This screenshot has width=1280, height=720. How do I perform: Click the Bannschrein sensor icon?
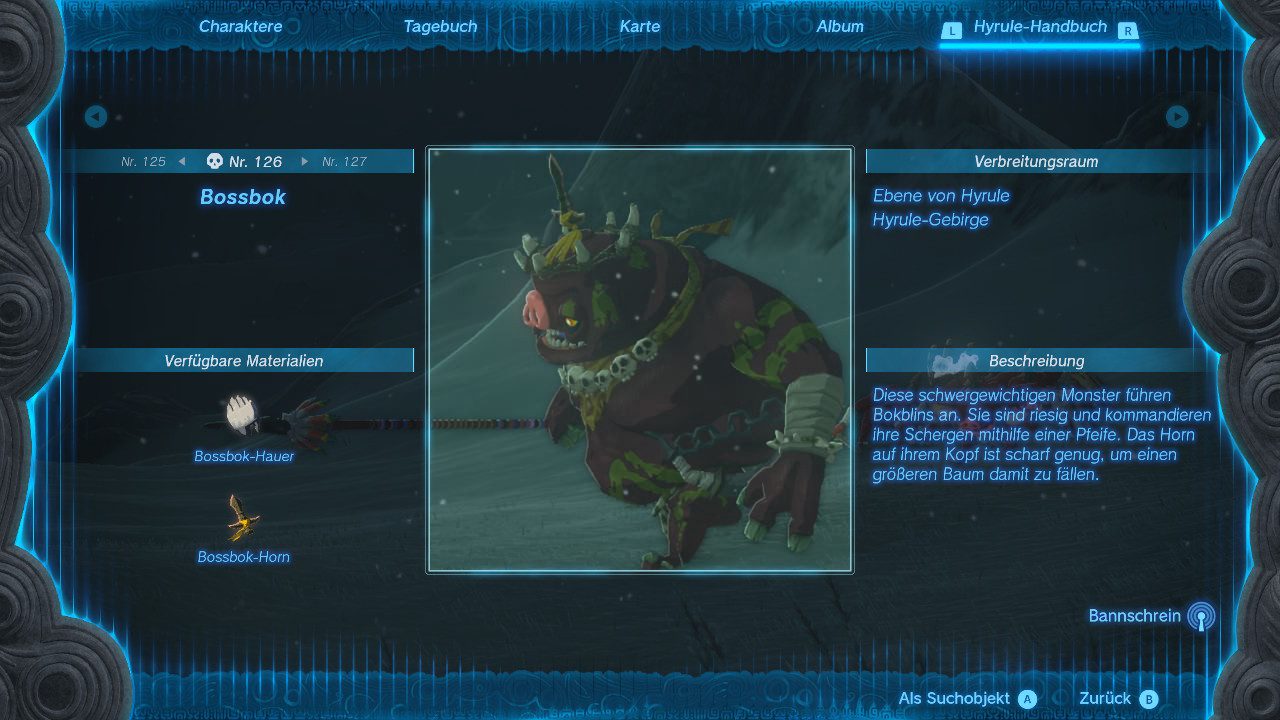pos(1201,616)
